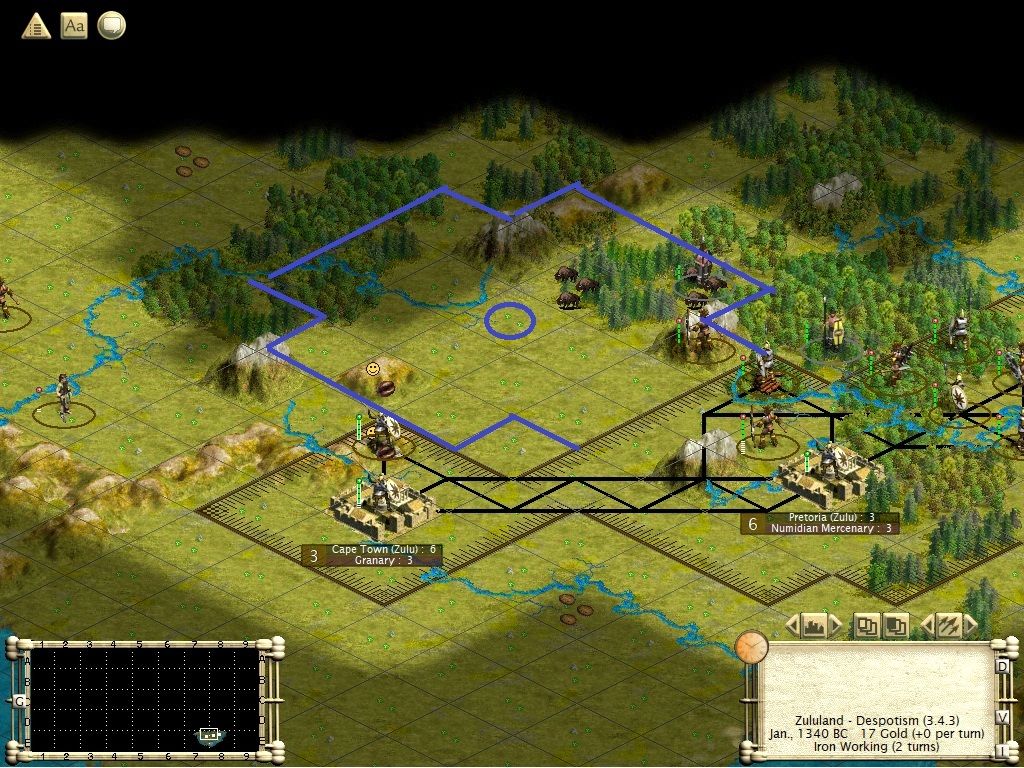Click the overlapping outlined squares icon
The width and height of the screenshot is (1024, 768).
(x=866, y=626)
